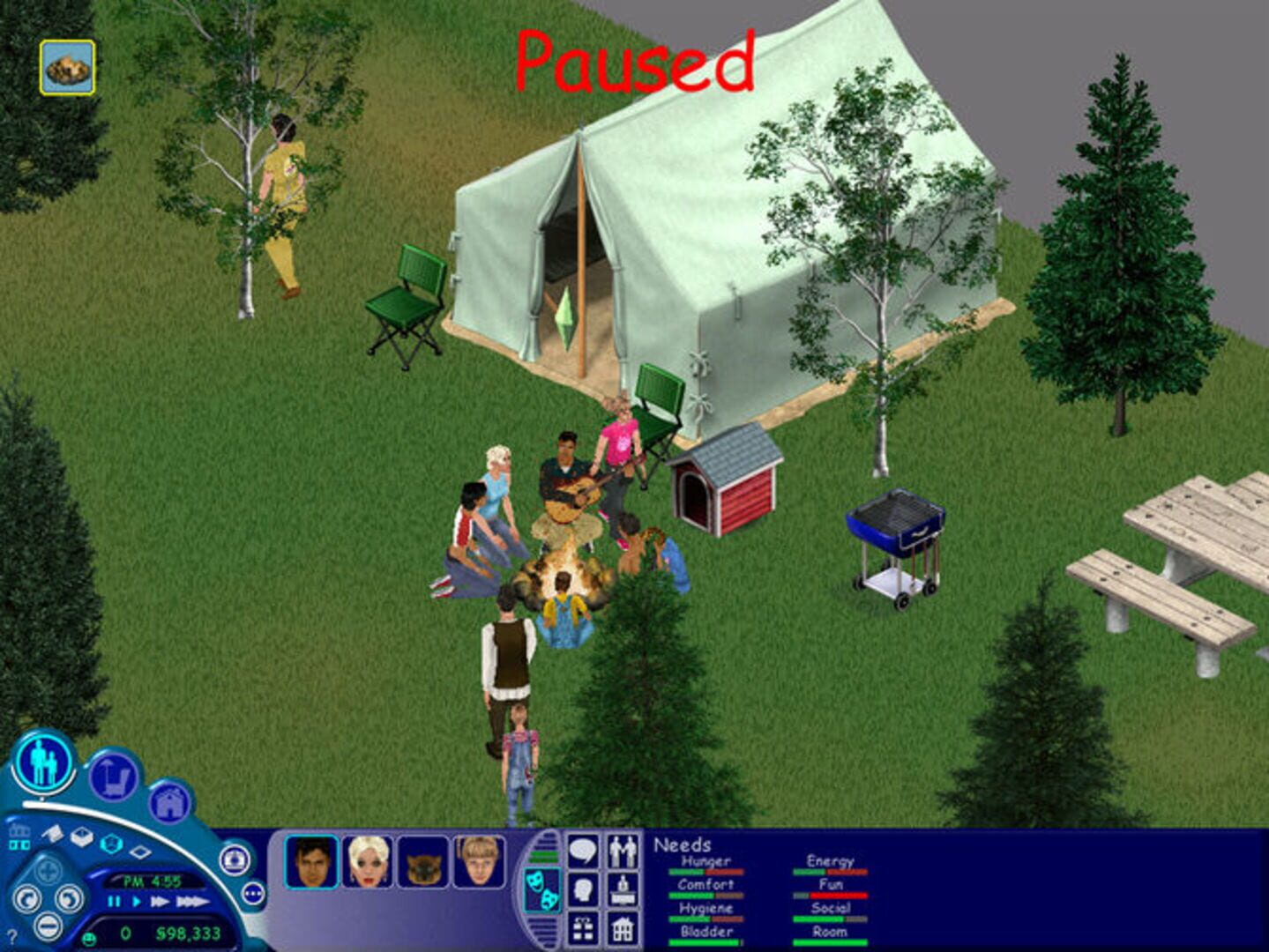Open the inventory gift box icon
The image size is (1269, 952).
click(583, 927)
